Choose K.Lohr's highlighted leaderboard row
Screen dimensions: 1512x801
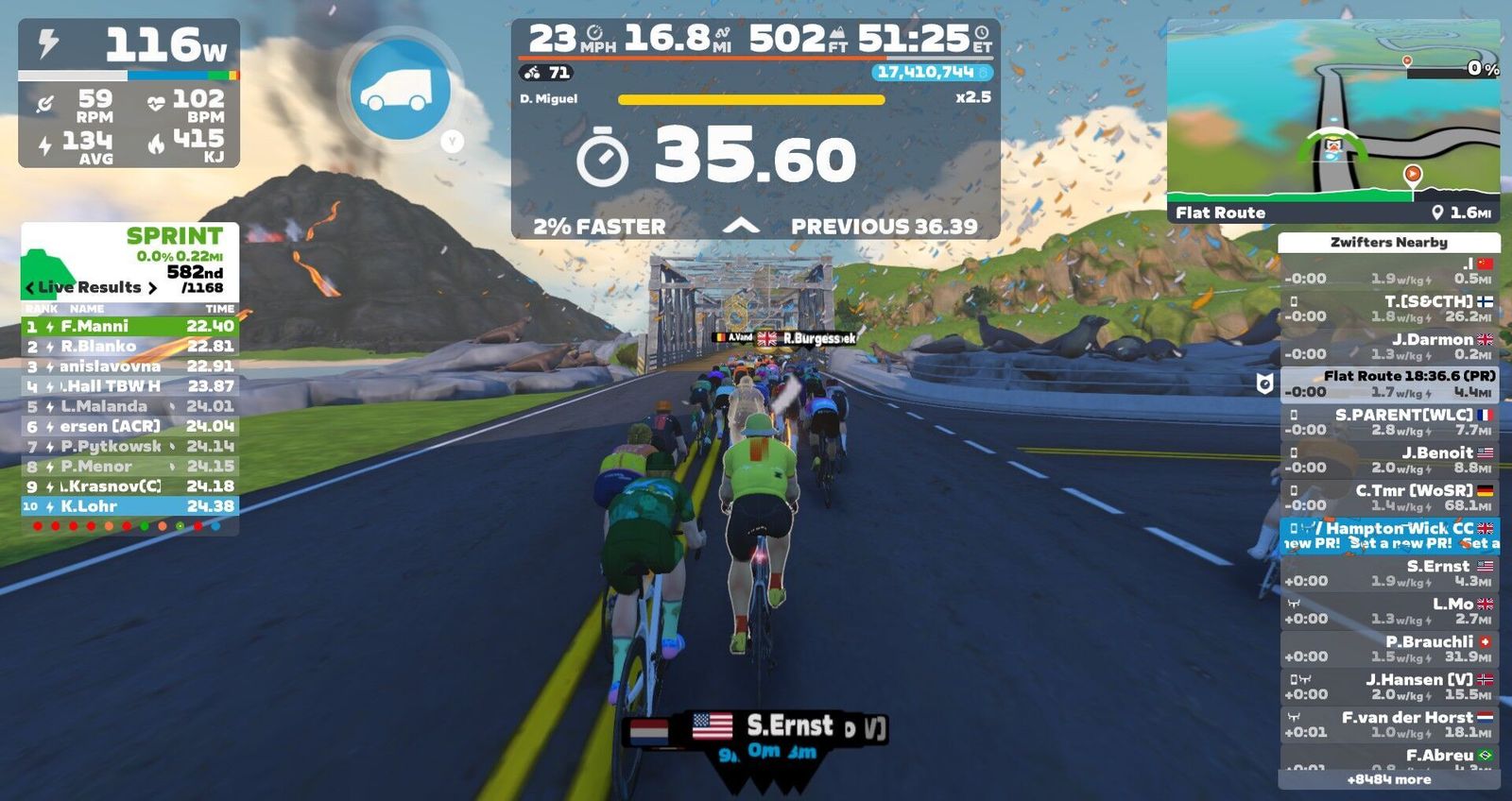[129, 506]
